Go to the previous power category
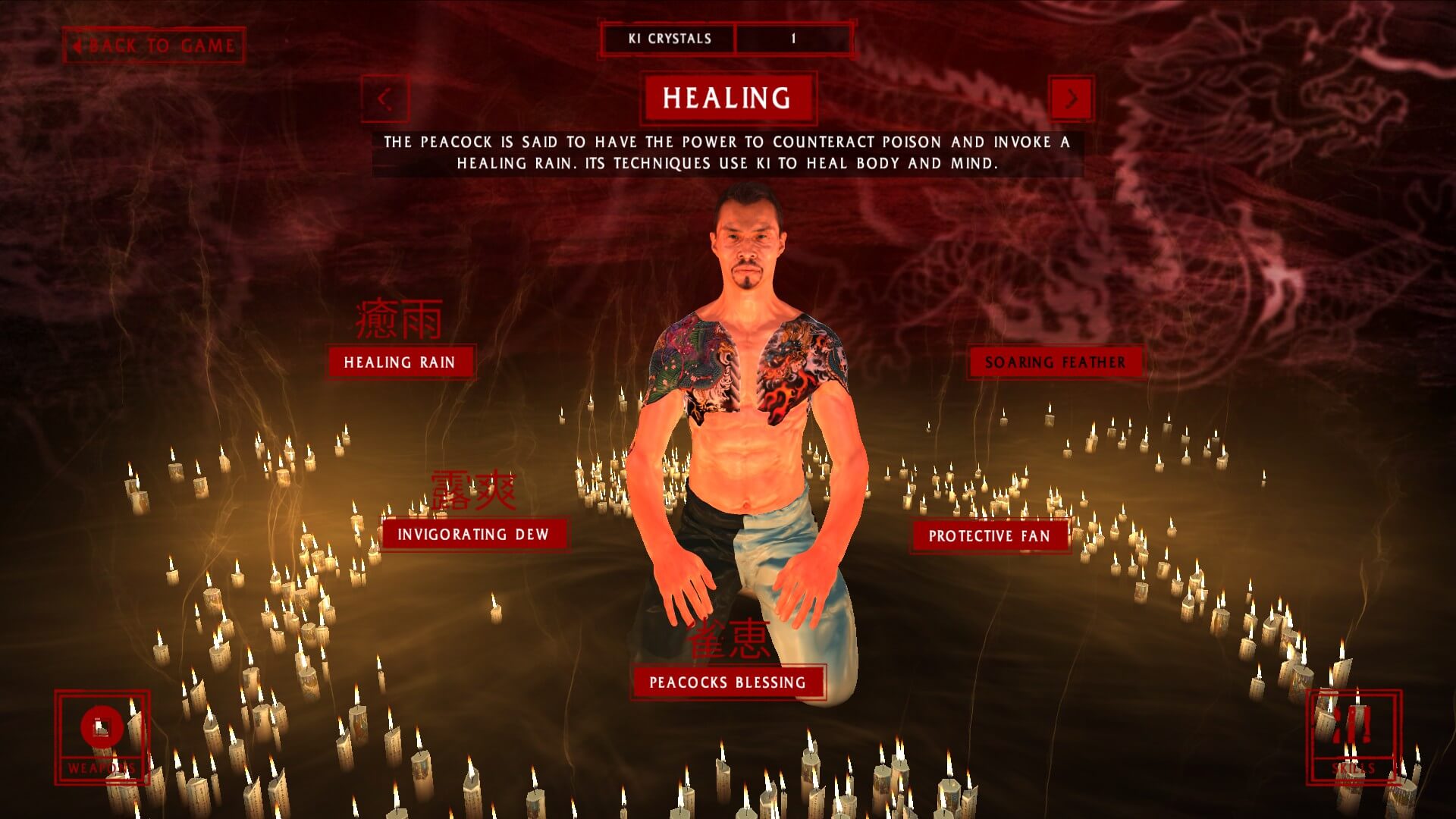Viewport: 1456px width, 819px height. click(385, 99)
